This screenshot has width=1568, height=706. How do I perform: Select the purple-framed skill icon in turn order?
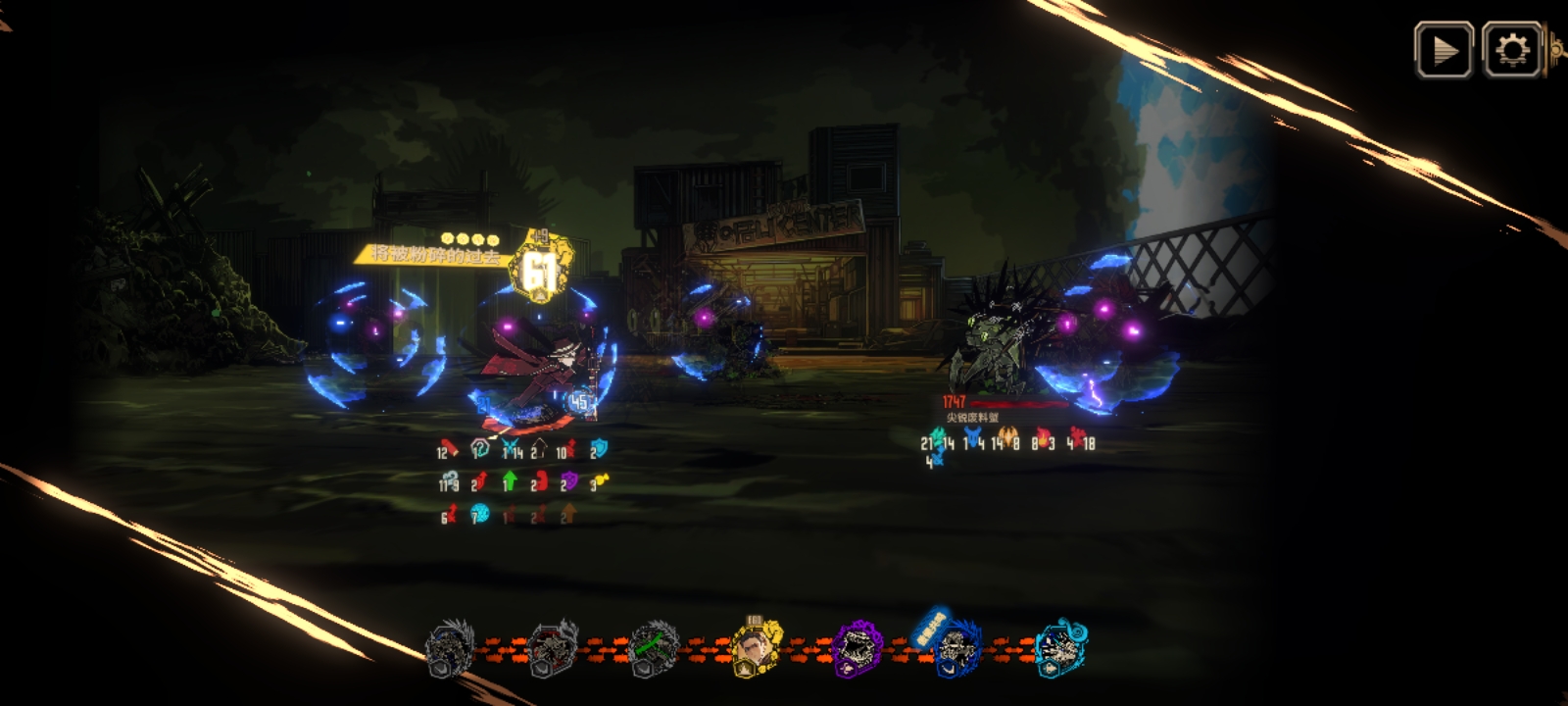(857, 648)
